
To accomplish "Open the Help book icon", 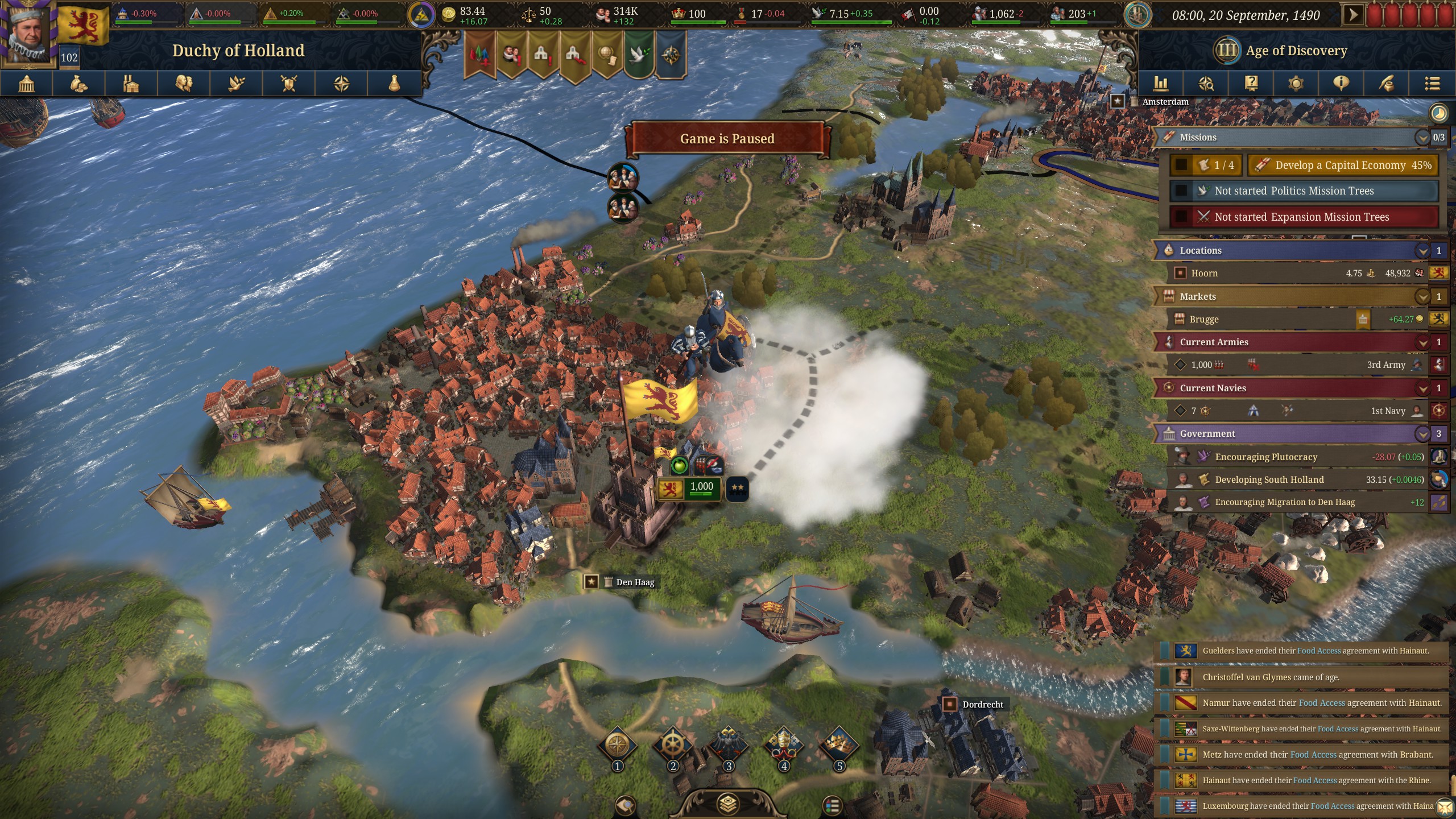I will pyautogui.click(x=1251, y=84).
